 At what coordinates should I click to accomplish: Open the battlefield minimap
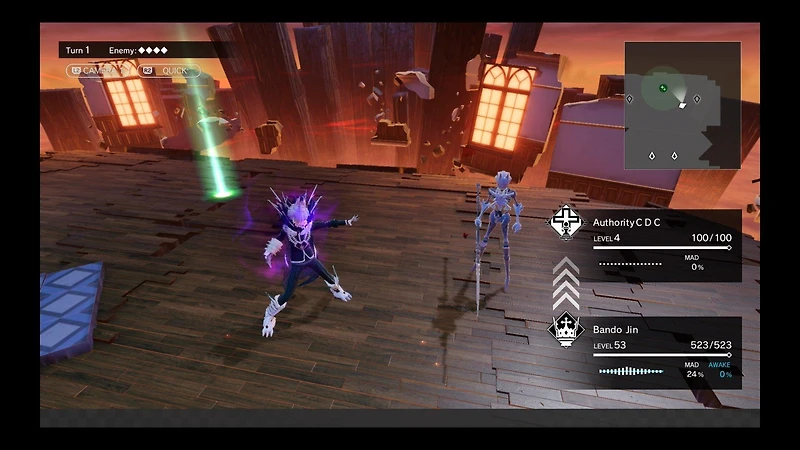point(682,105)
